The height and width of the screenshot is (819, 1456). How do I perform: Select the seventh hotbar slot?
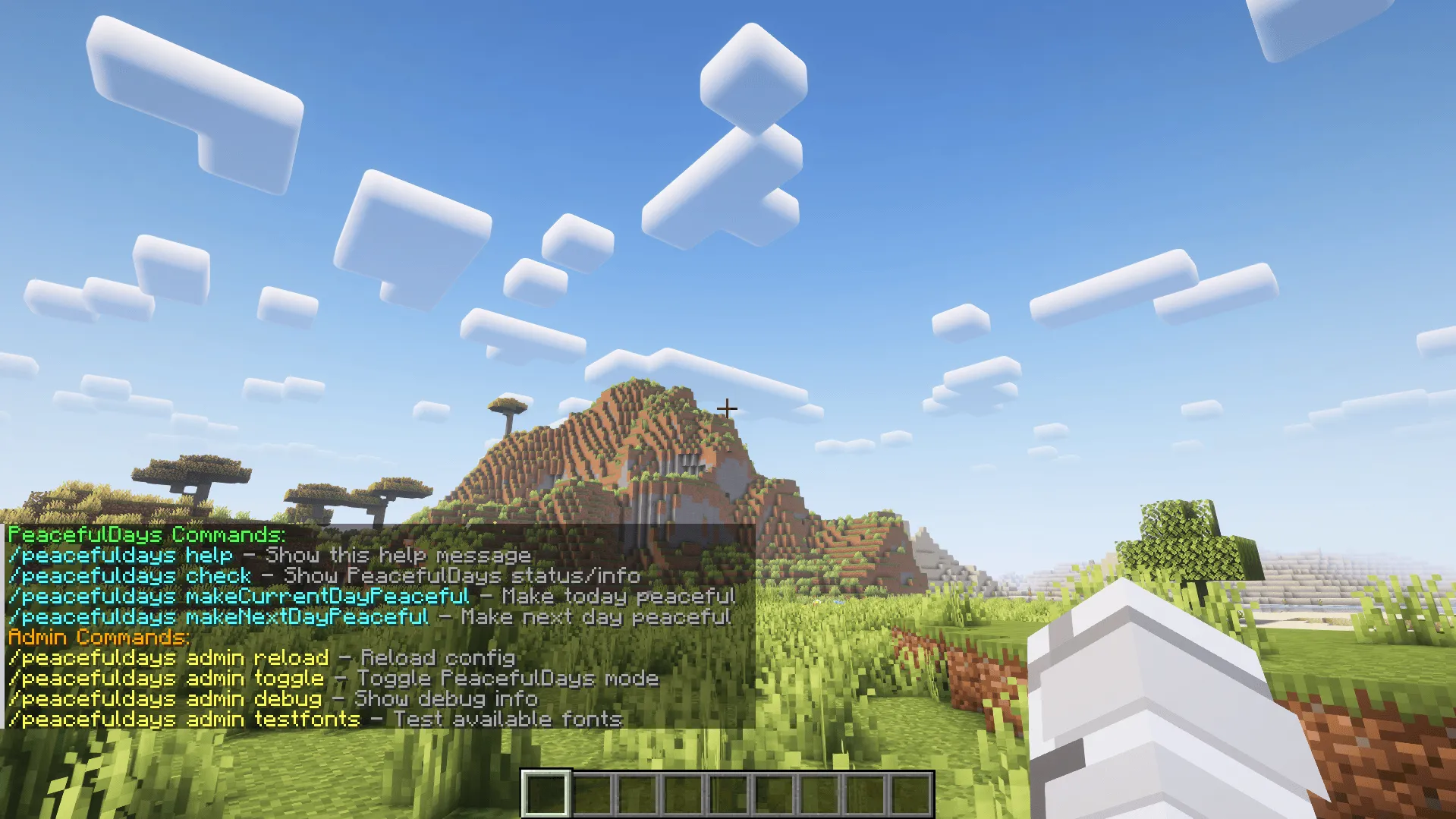tap(821, 791)
